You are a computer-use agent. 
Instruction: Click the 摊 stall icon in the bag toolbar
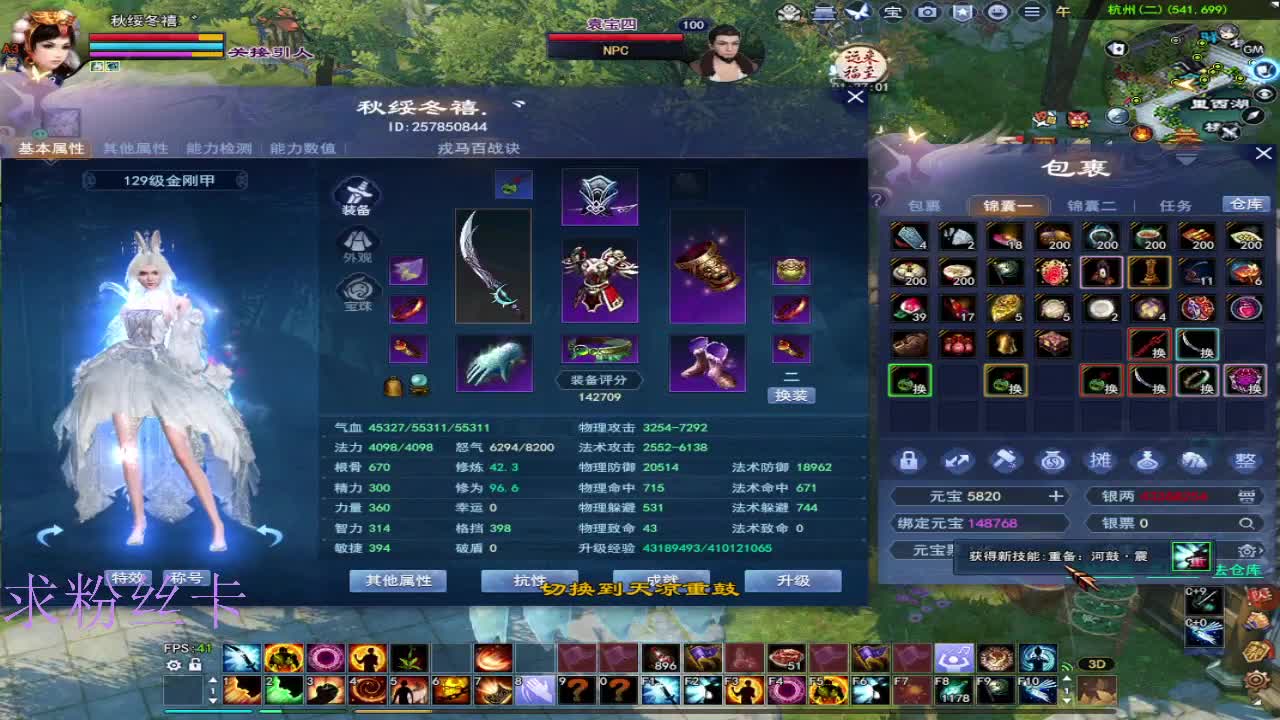click(x=1100, y=461)
